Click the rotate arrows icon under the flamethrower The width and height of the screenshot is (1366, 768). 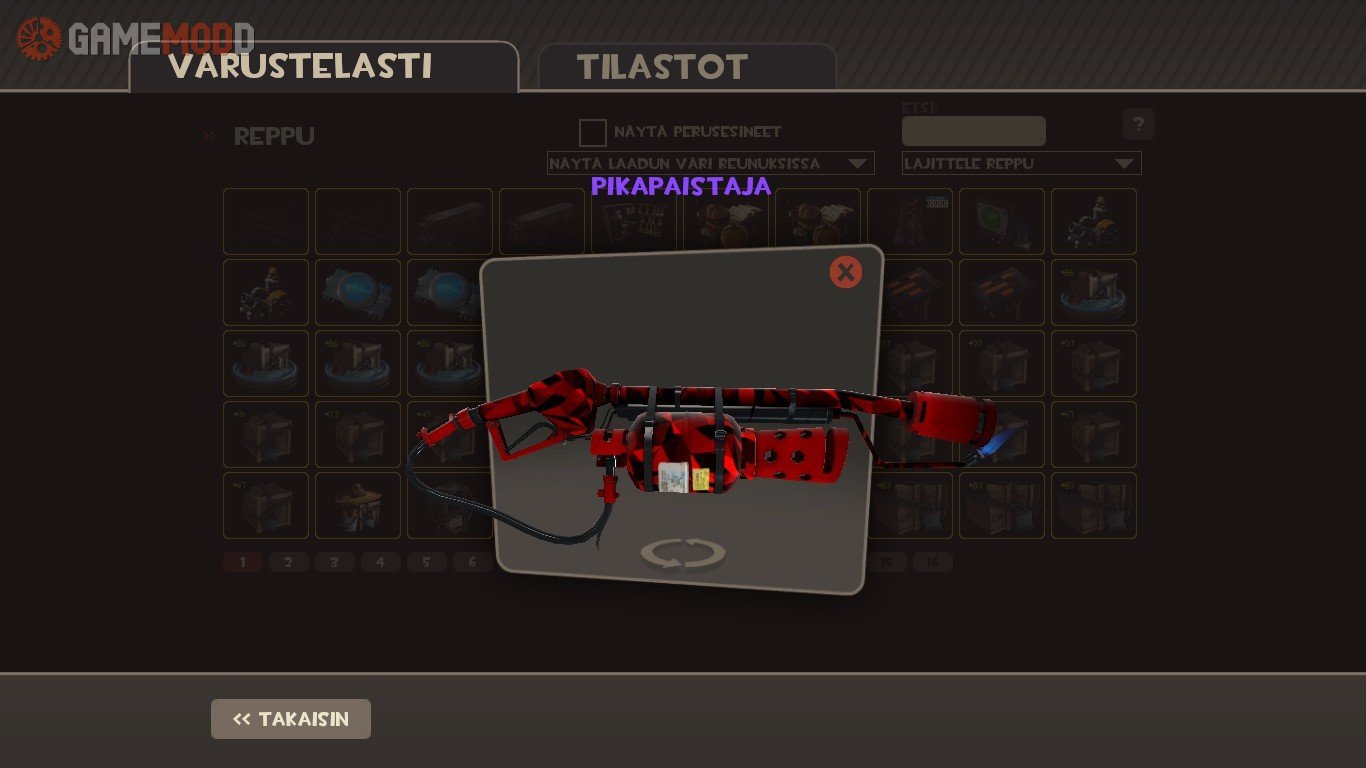tap(683, 553)
